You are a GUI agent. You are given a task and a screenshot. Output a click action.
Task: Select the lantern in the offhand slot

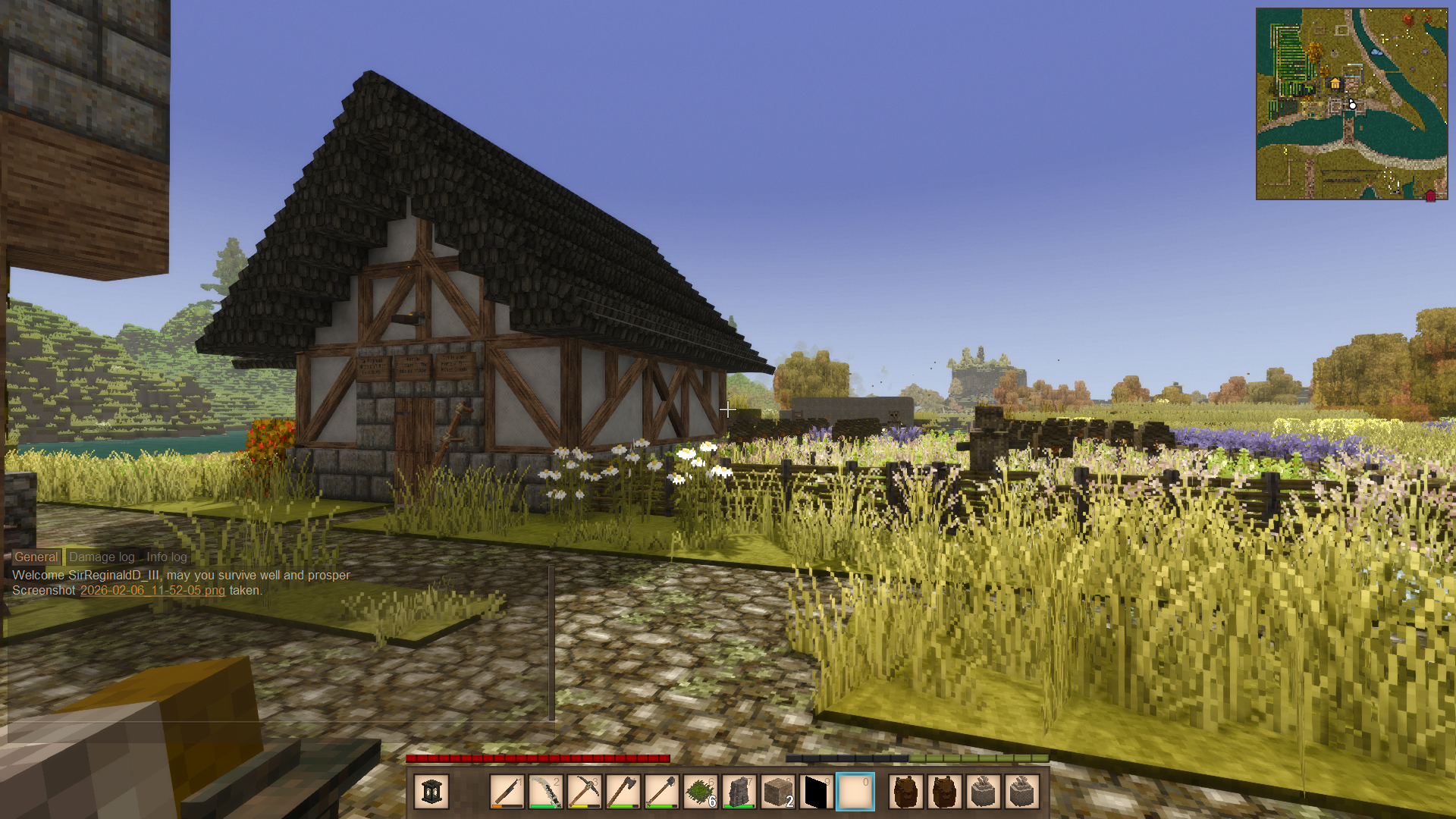tap(431, 792)
